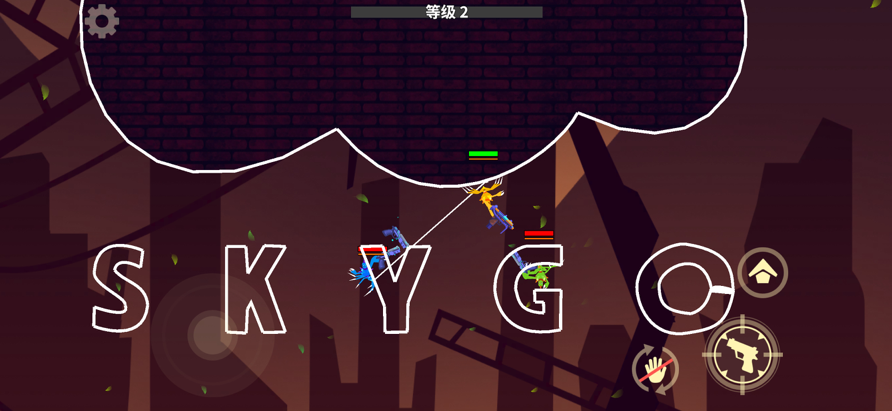The width and height of the screenshot is (892, 411).
Task: Tap the jump up-arrow button
Action: pos(763,272)
